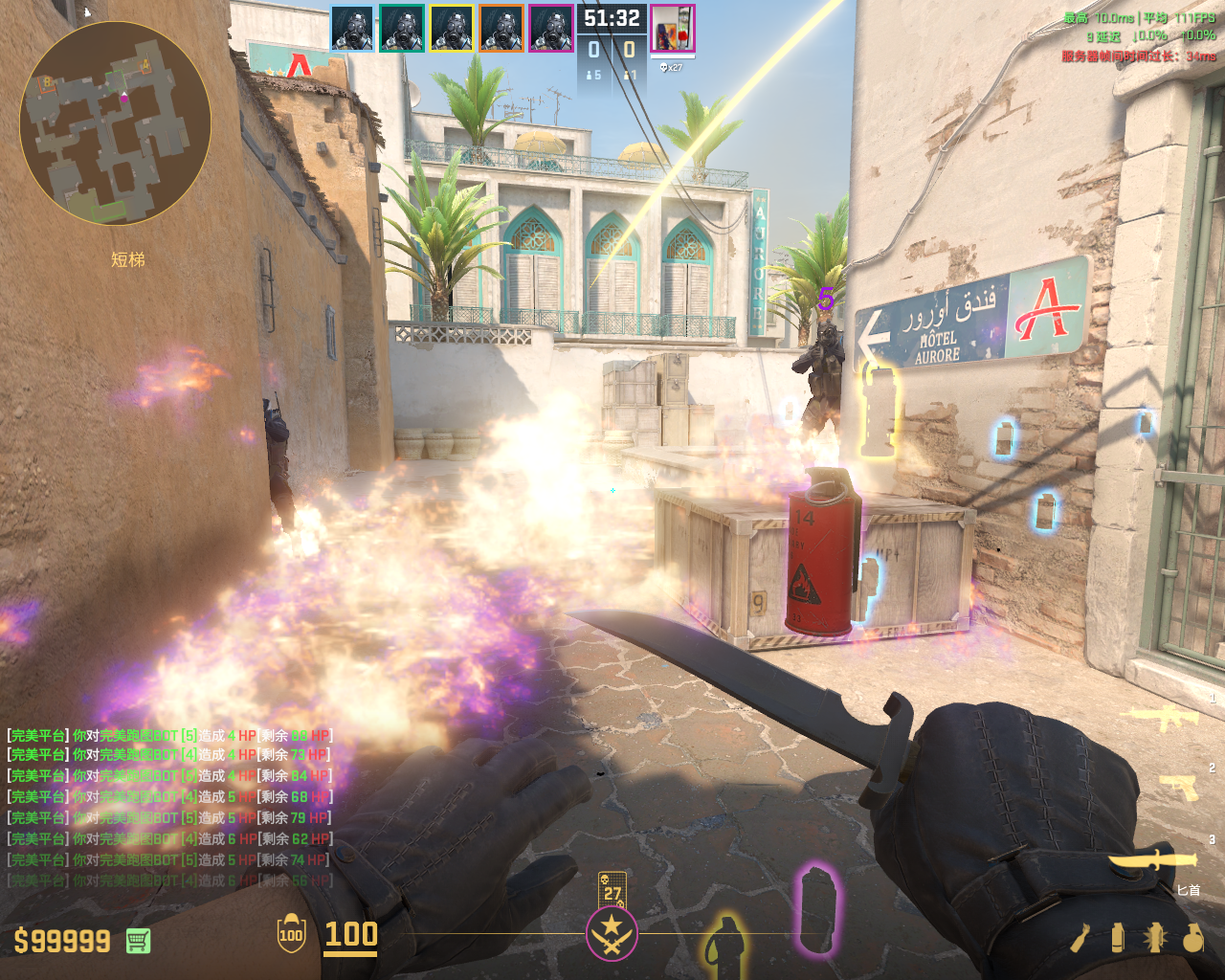Select the rifle in weapon slot 1
1225x980 pixels.
click(x=1164, y=716)
